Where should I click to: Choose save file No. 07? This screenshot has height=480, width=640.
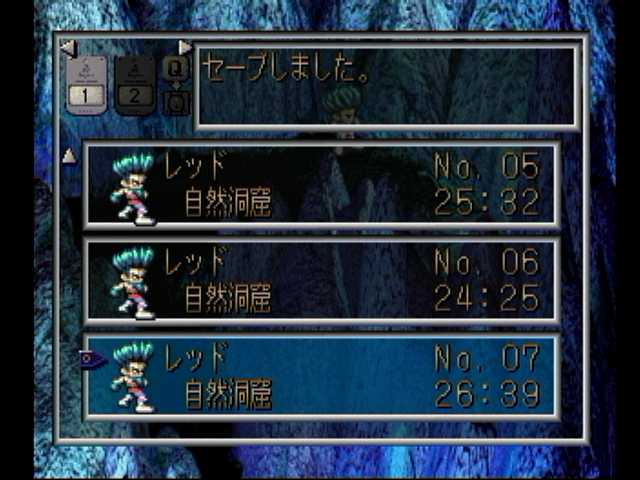click(320, 376)
